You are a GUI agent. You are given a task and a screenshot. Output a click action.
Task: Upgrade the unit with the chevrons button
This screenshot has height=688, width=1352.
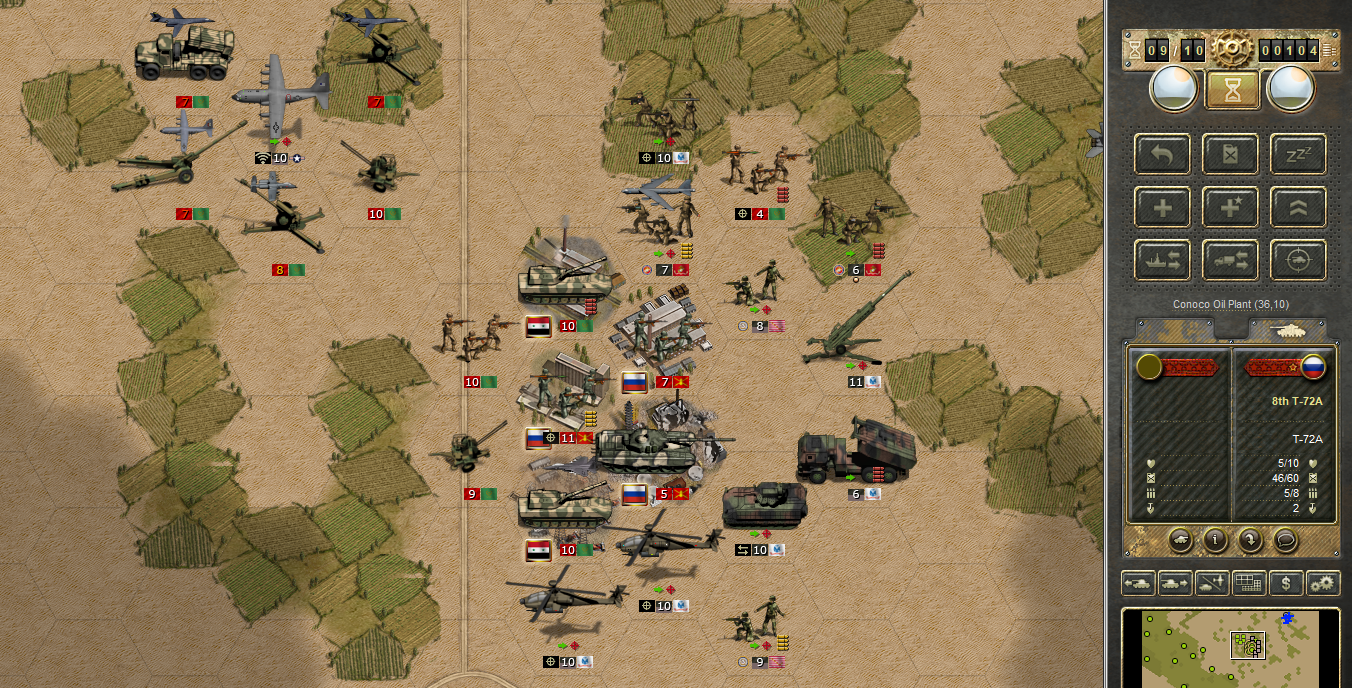click(1298, 207)
